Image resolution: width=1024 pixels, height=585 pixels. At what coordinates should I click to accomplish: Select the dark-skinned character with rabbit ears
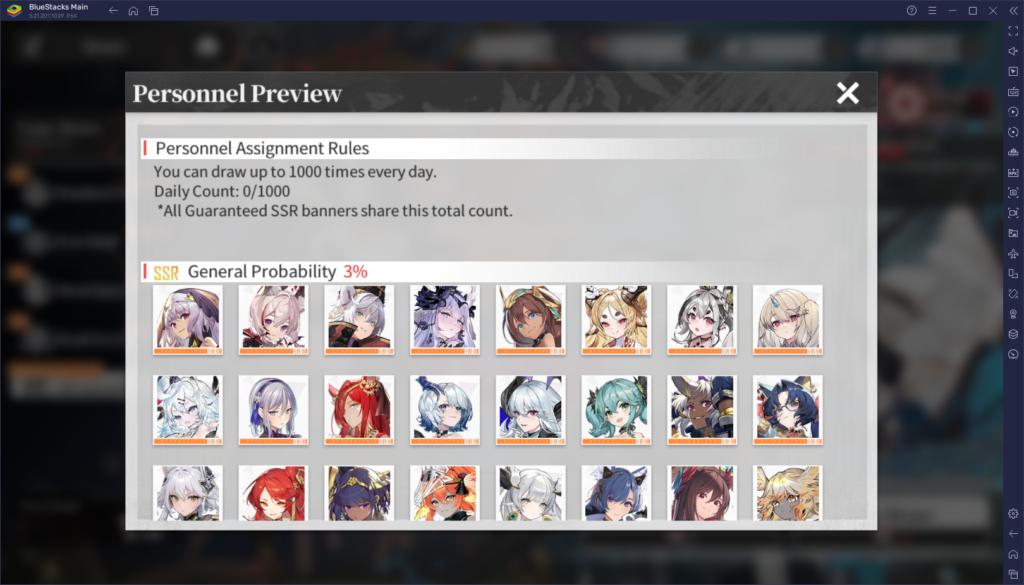click(702, 409)
